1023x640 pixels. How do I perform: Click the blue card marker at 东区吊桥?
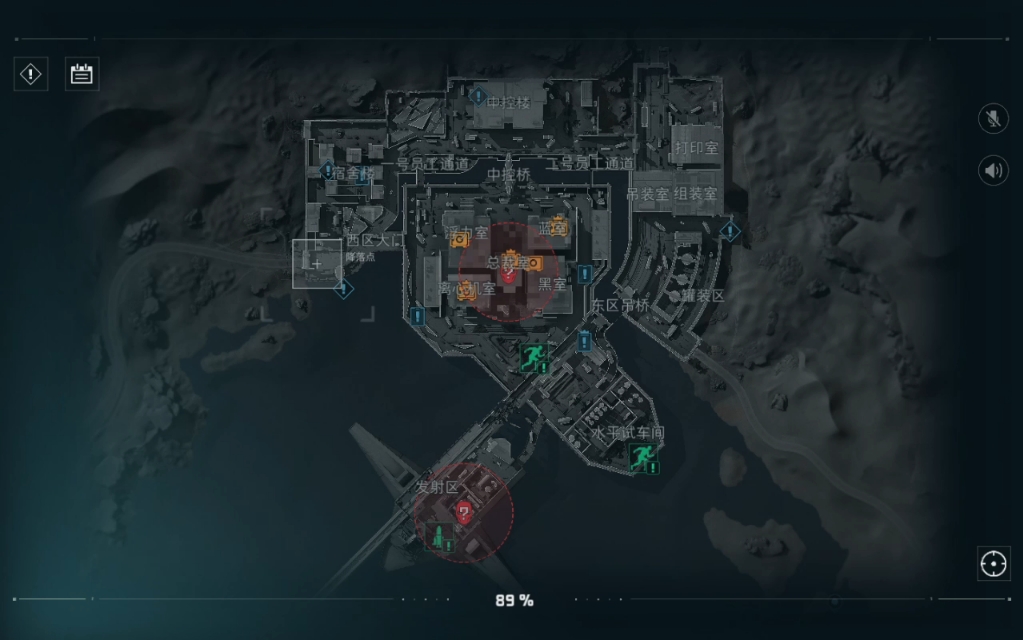[585, 341]
